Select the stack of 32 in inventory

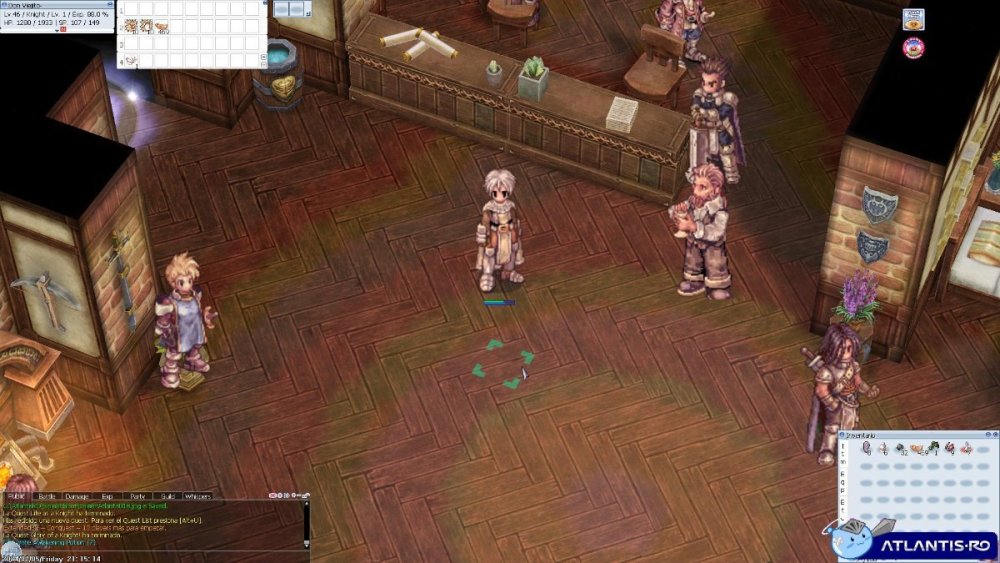tap(900, 449)
